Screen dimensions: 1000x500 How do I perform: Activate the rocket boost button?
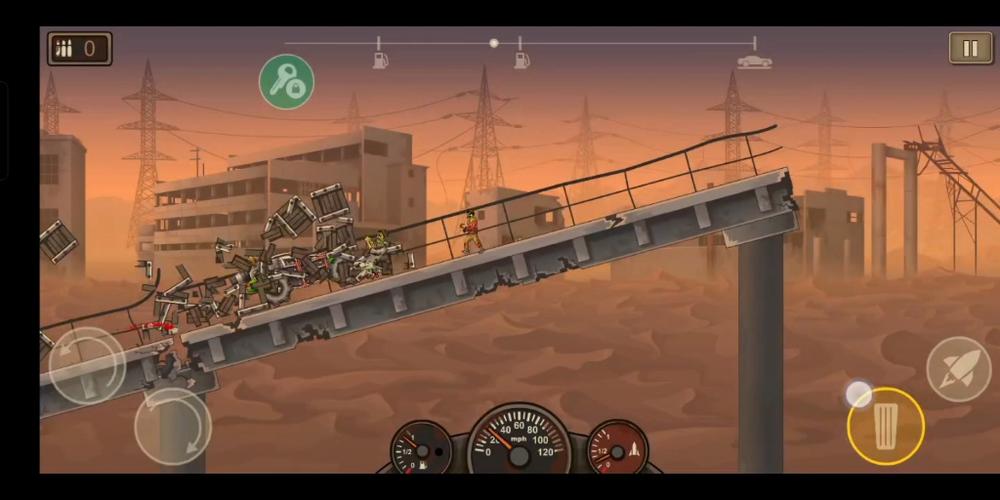tap(958, 369)
